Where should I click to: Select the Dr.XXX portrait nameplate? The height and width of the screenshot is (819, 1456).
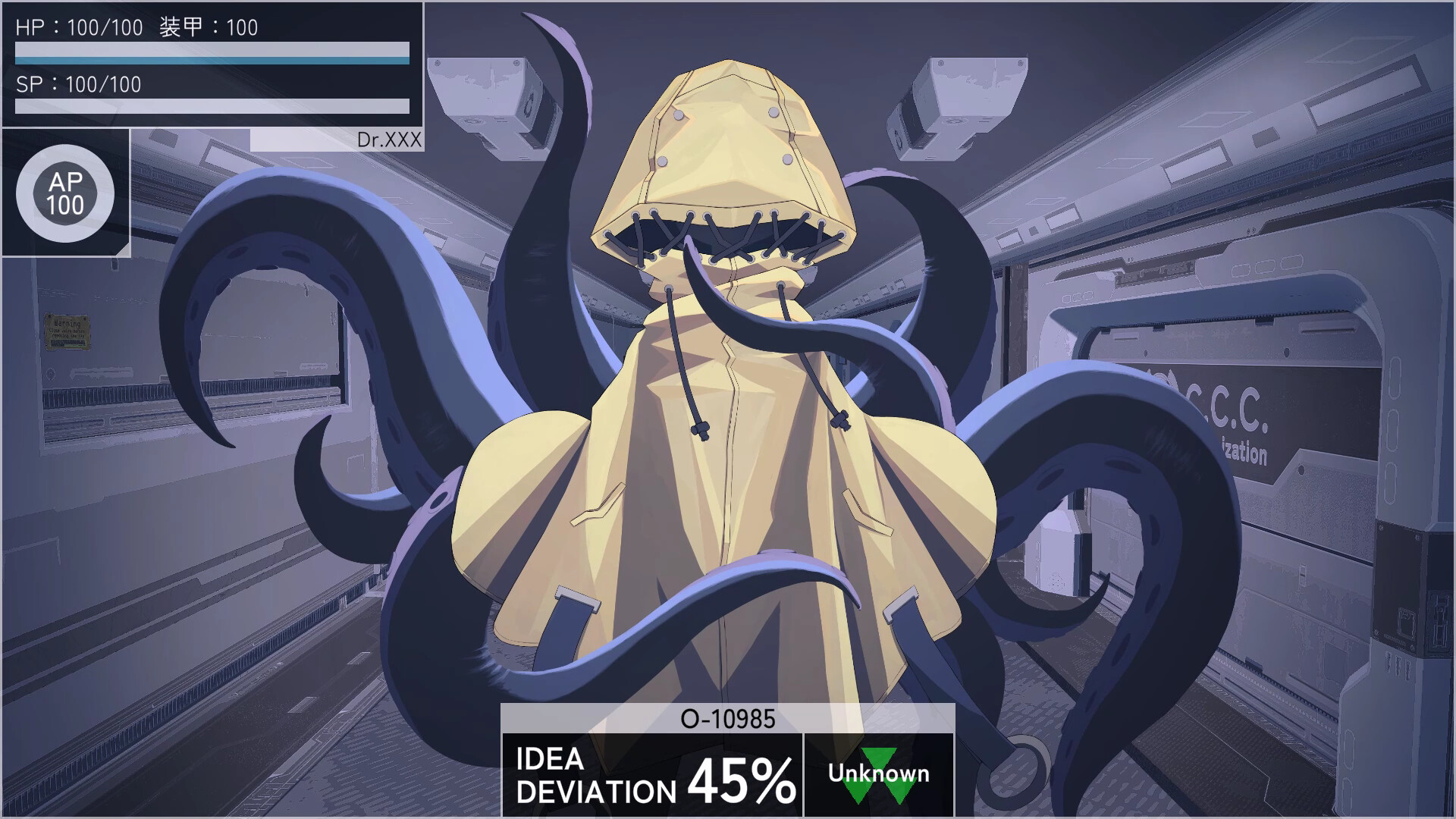pyautogui.click(x=388, y=139)
